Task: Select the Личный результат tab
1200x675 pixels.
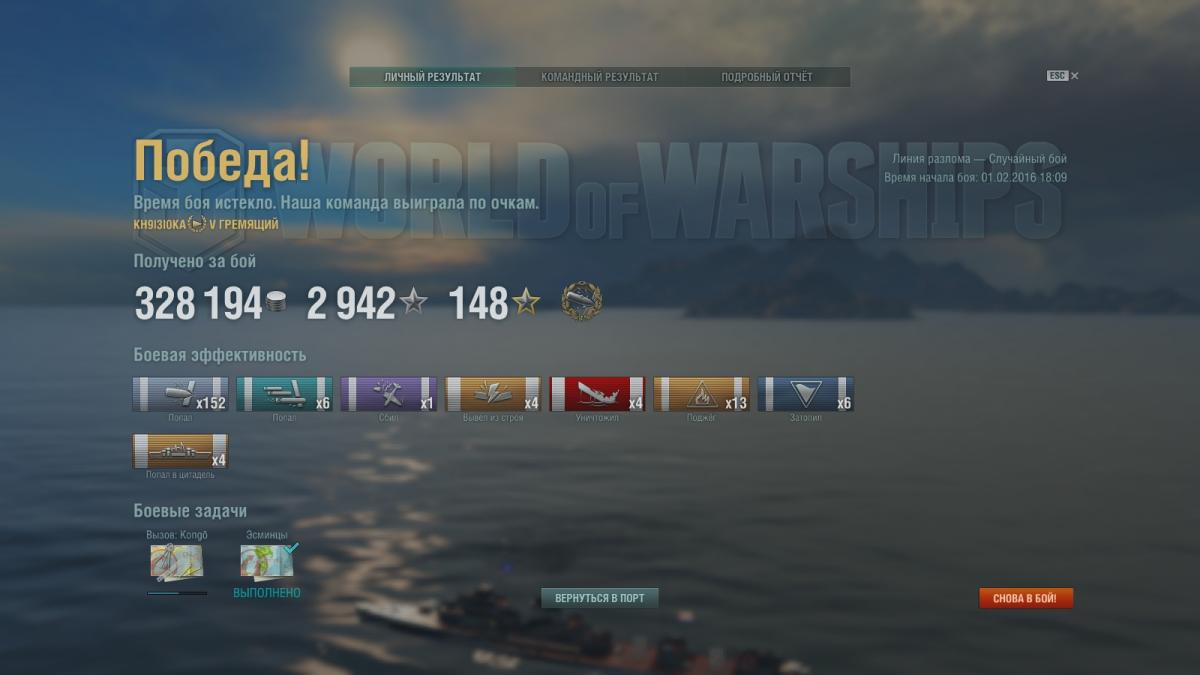Action: coord(432,77)
